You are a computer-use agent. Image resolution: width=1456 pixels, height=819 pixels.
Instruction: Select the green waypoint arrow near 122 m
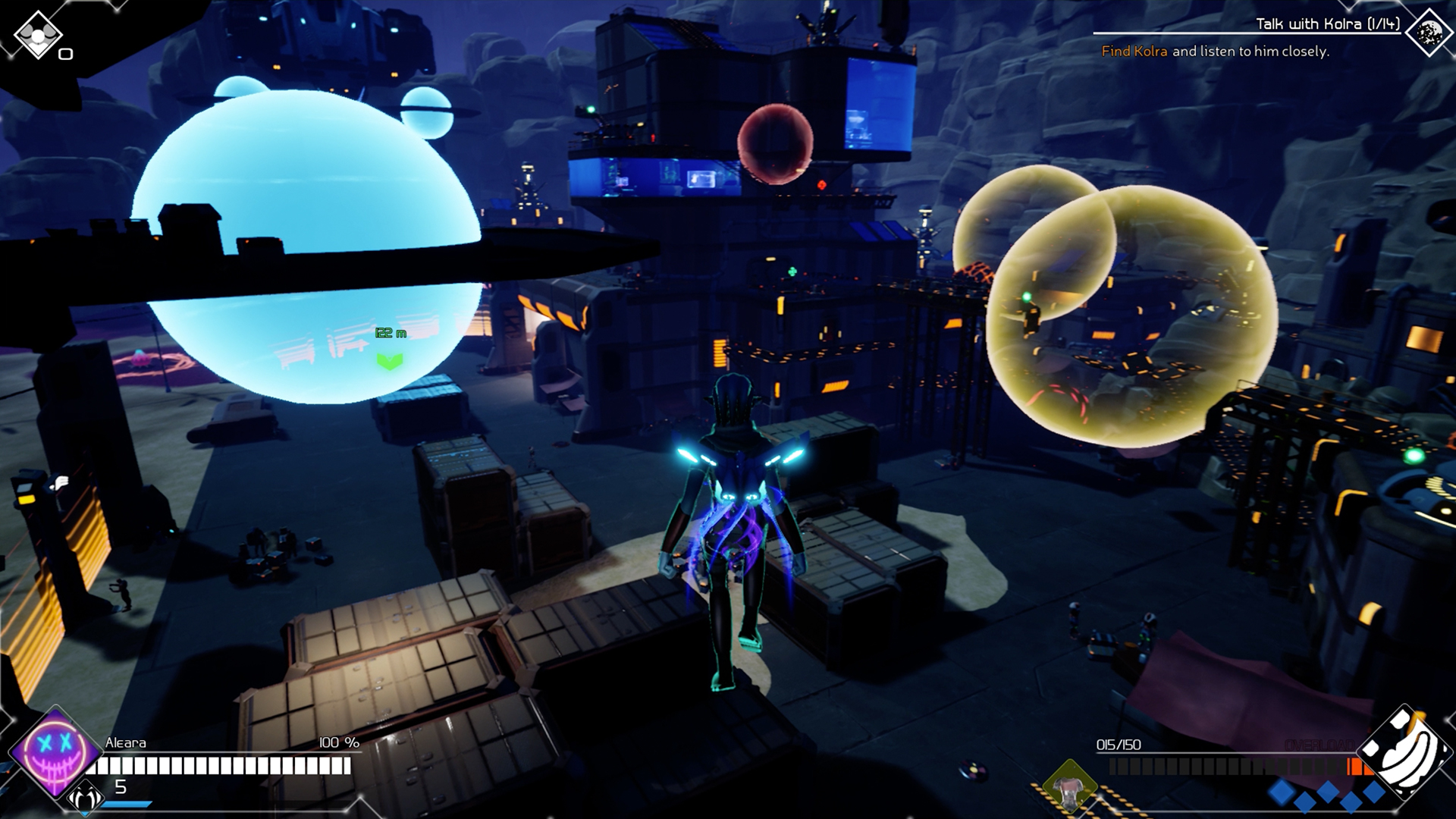(x=388, y=362)
